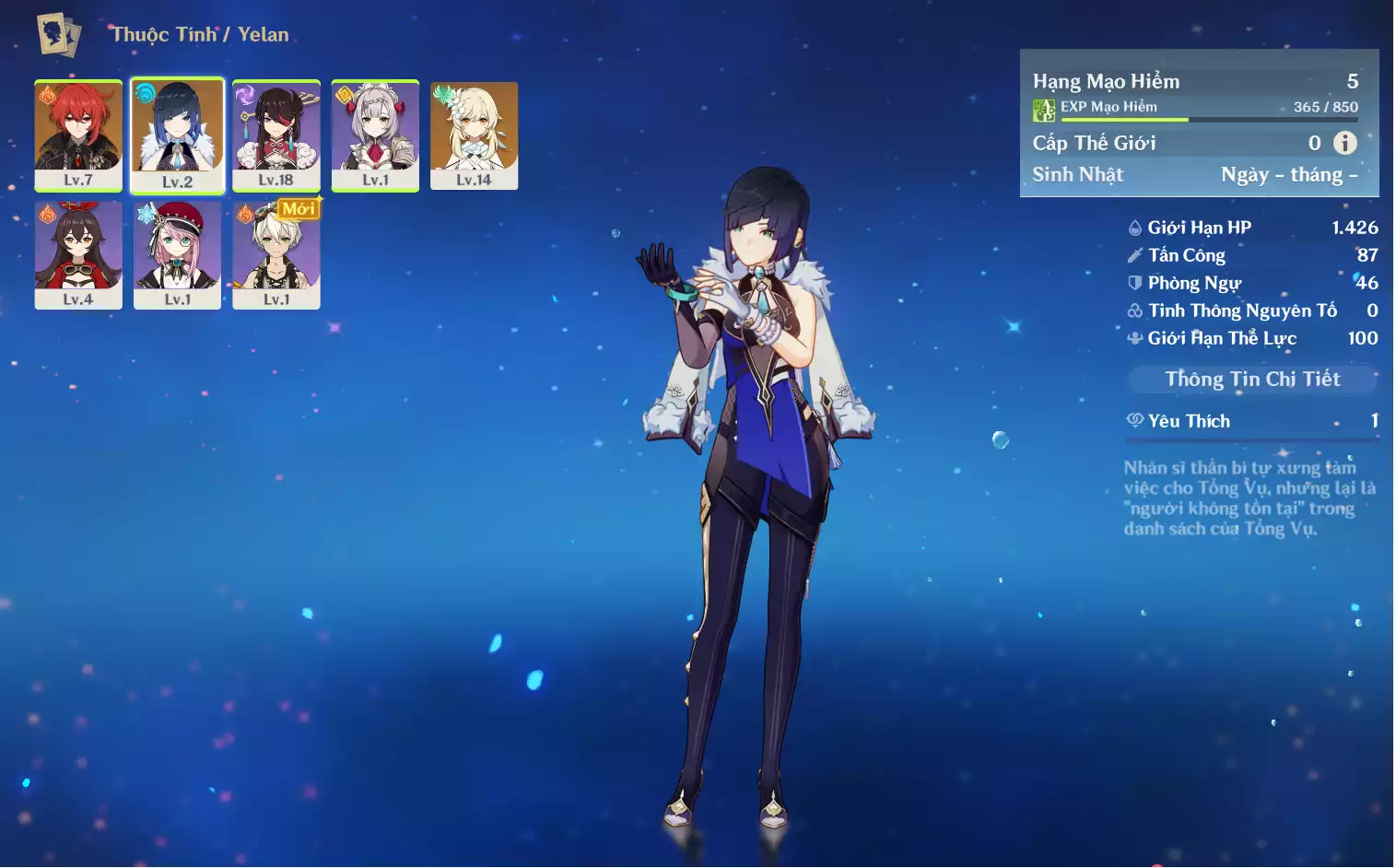Open the Yêu Thích friendship row
The image size is (1396, 868).
[1252, 421]
